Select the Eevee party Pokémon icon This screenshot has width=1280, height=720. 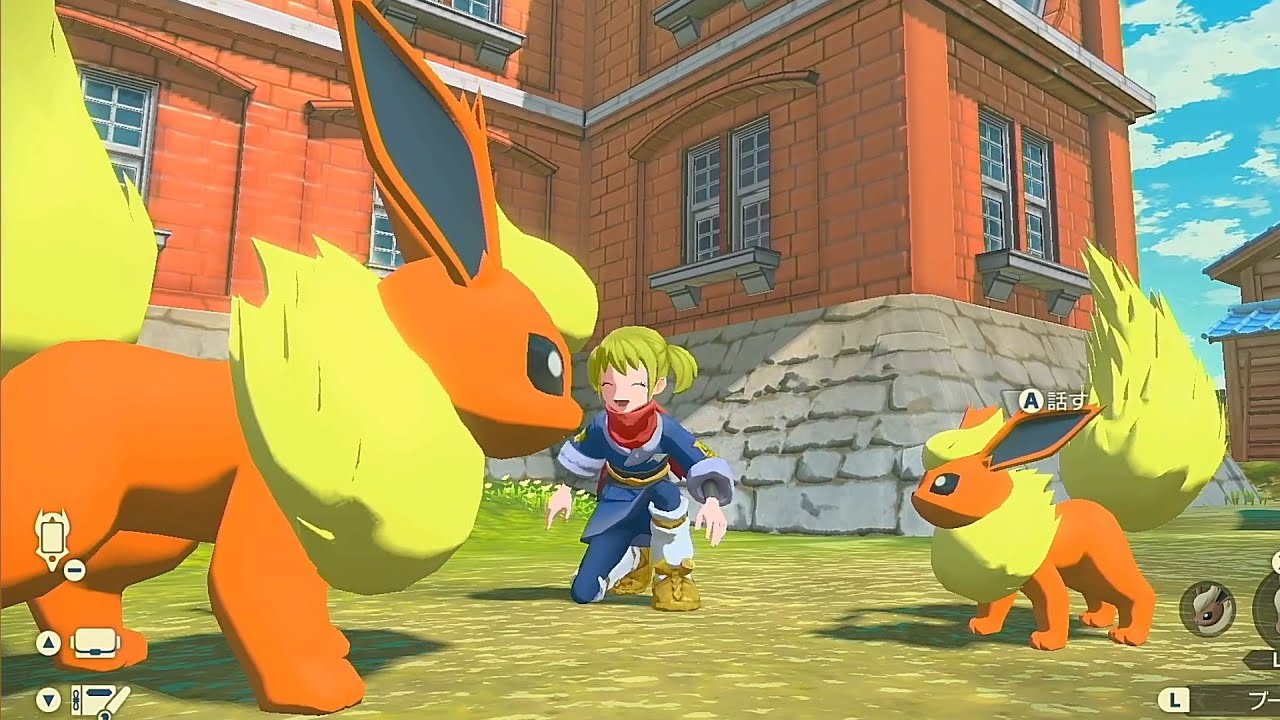(1207, 608)
